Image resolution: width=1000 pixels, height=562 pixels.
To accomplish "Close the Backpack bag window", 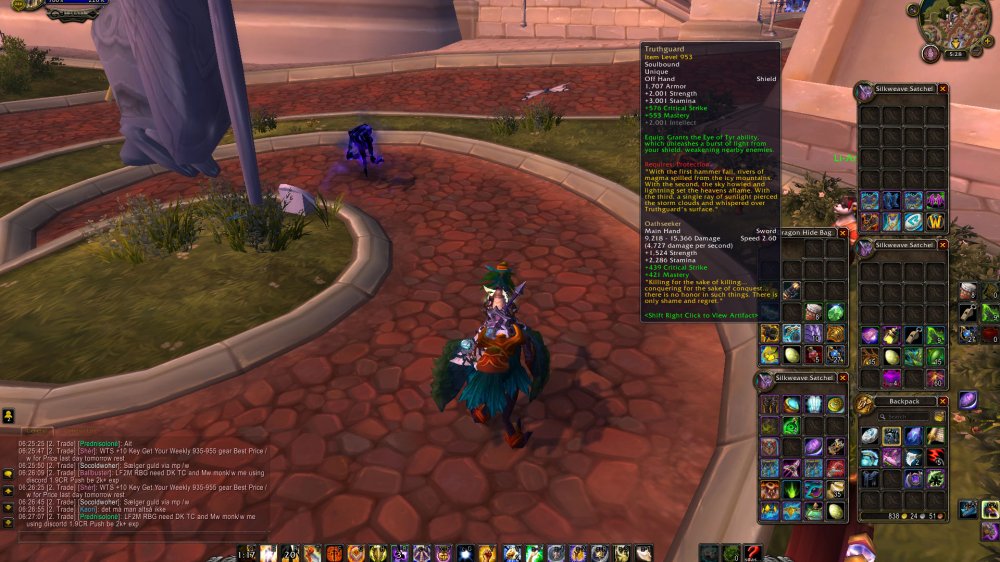I will pos(943,402).
